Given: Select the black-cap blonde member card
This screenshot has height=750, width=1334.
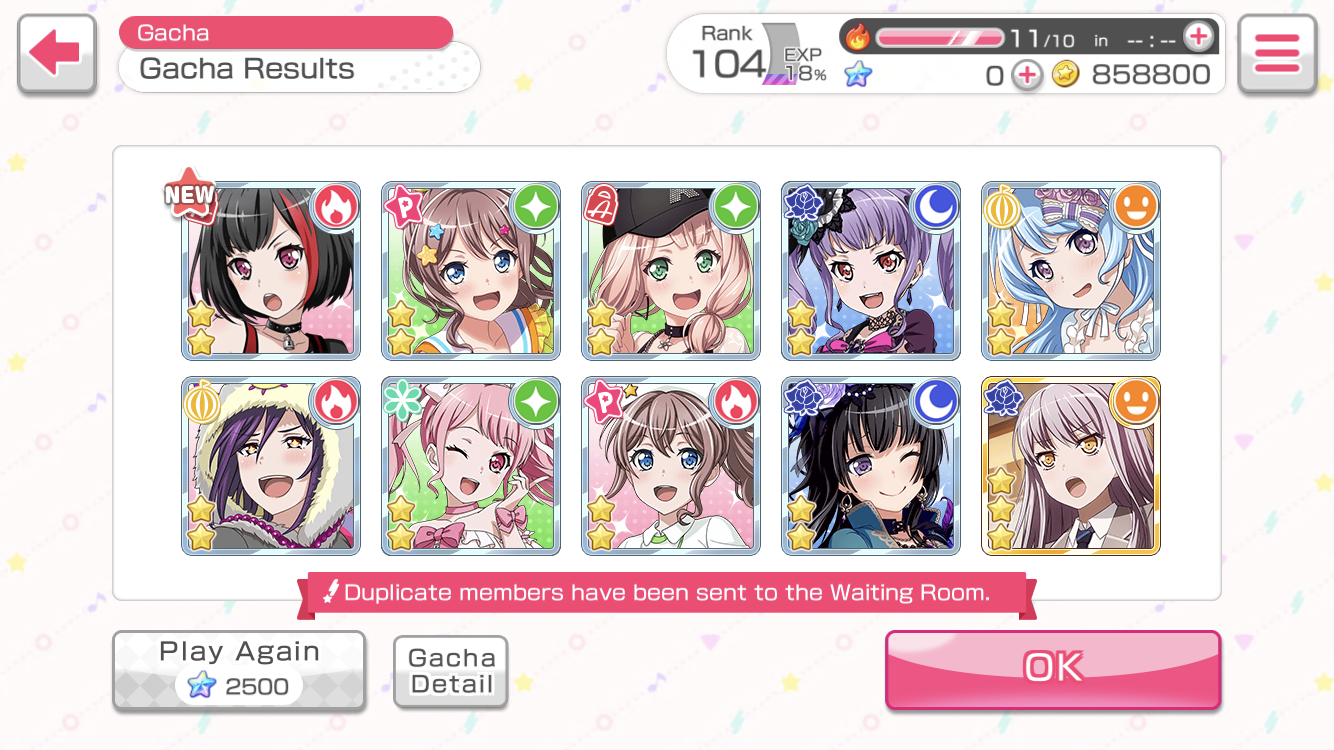Looking at the screenshot, I should pyautogui.click(x=671, y=271).
